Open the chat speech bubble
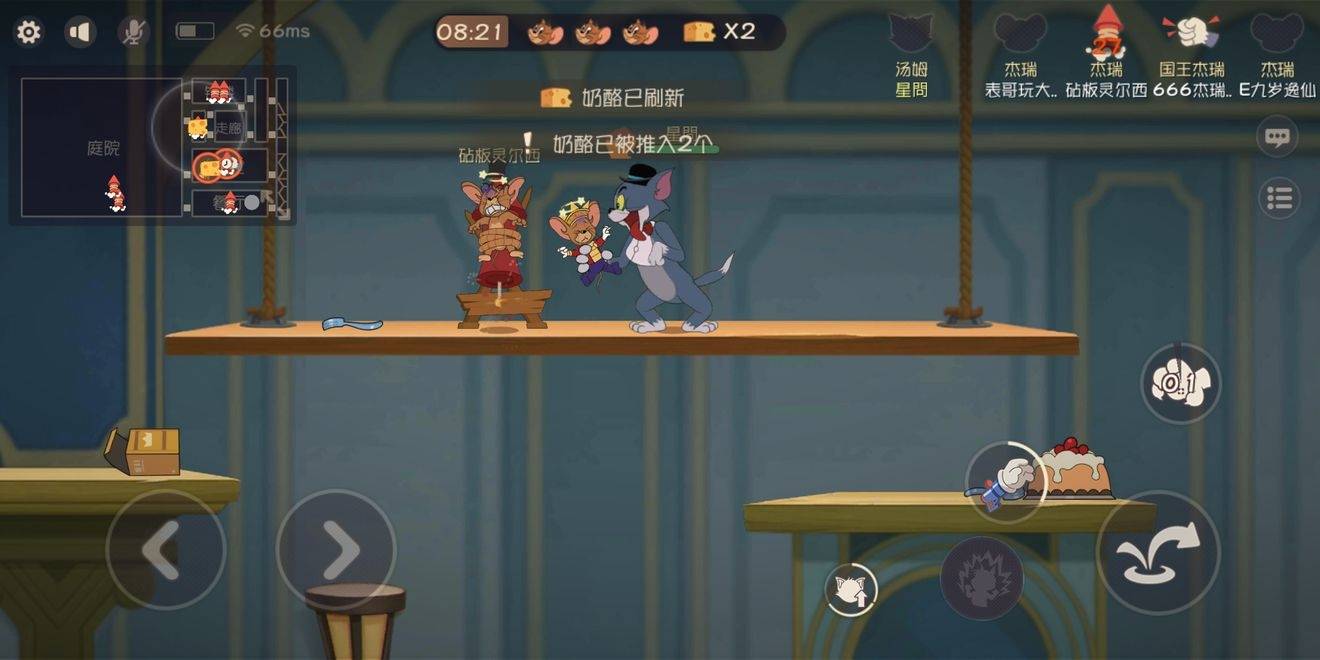This screenshot has width=1320, height=660. pos(1277,137)
